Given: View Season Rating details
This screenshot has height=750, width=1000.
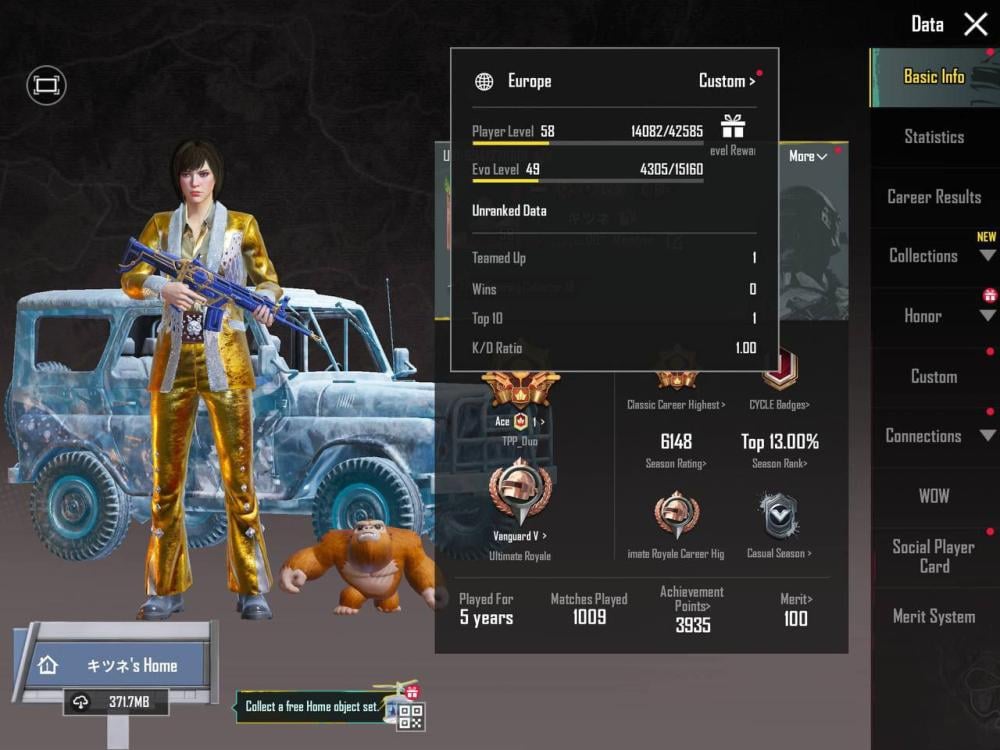Looking at the screenshot, I should [676, 449].
